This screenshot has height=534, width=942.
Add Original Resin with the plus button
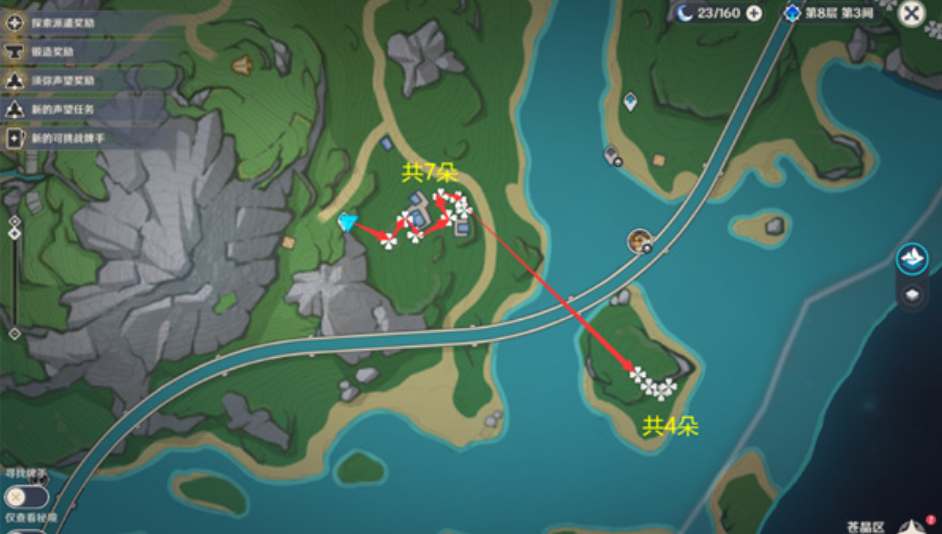pos(754,13)
